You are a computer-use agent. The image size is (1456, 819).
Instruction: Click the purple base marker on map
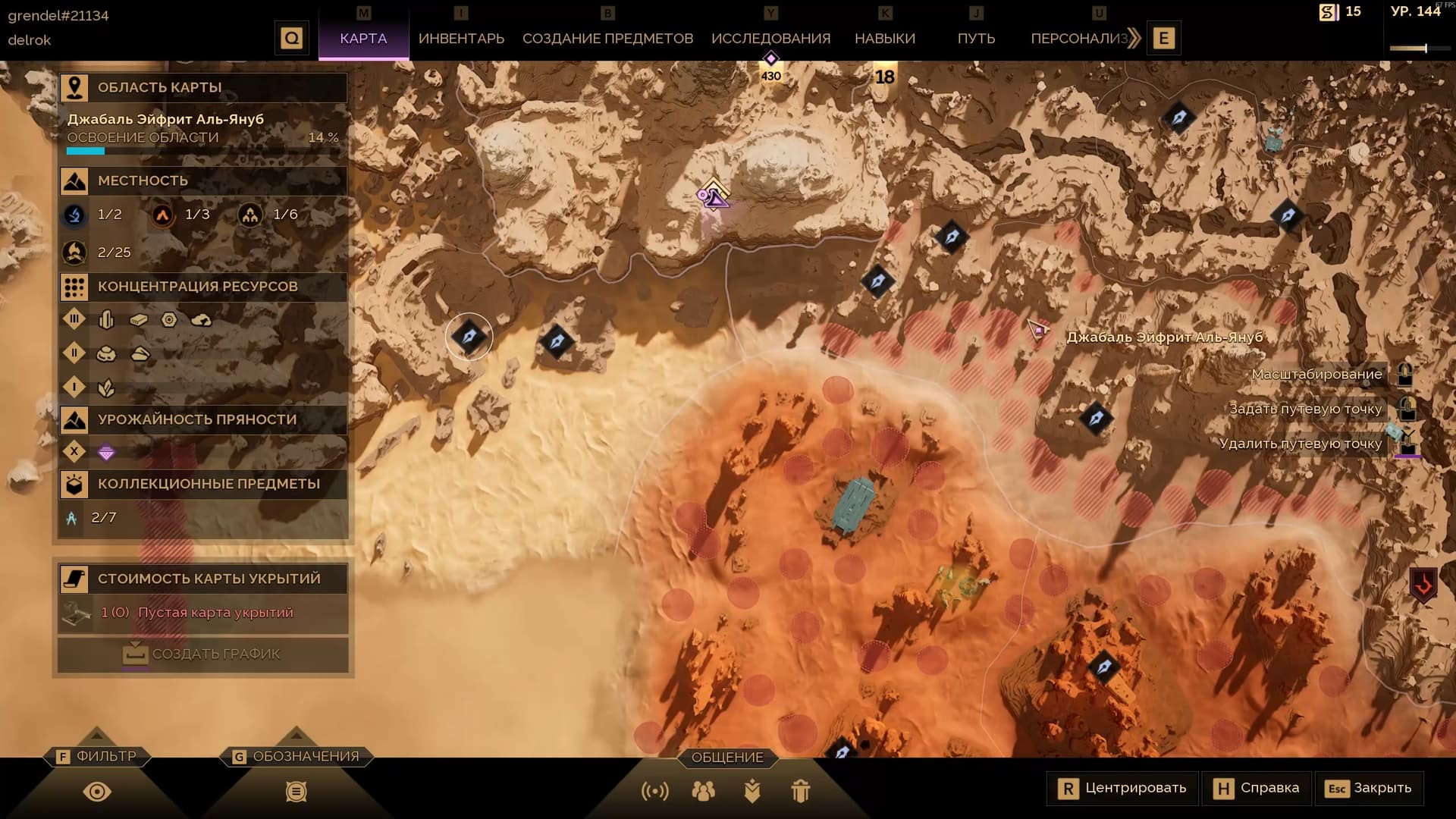(713, 195)
